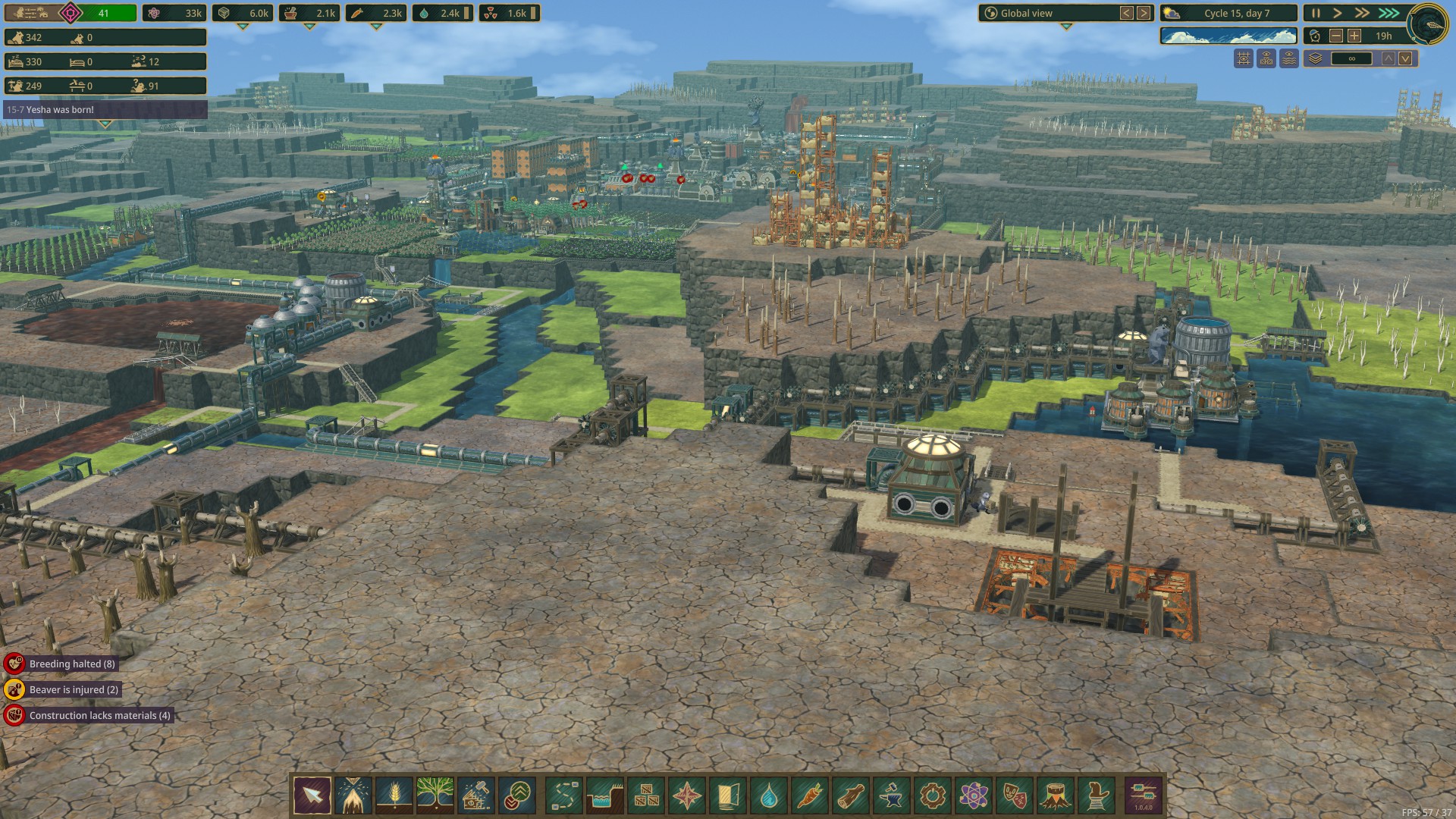Set game speed to triple arrows
The image size is (1456, 819).
tap(1389, 13)
